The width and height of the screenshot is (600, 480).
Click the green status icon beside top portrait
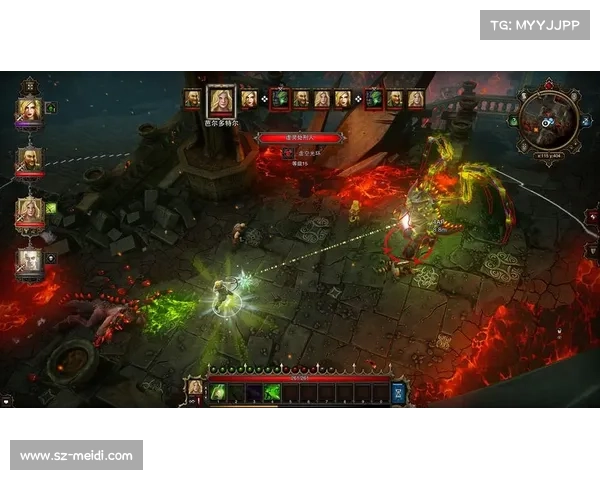pos(51,108)
